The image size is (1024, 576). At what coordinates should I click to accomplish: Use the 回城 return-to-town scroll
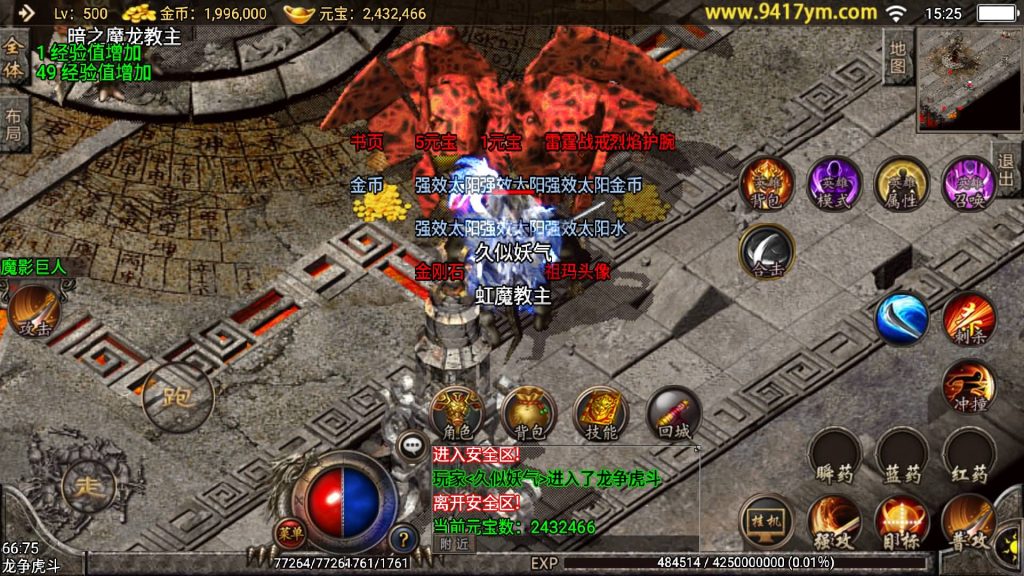[673, 413]
